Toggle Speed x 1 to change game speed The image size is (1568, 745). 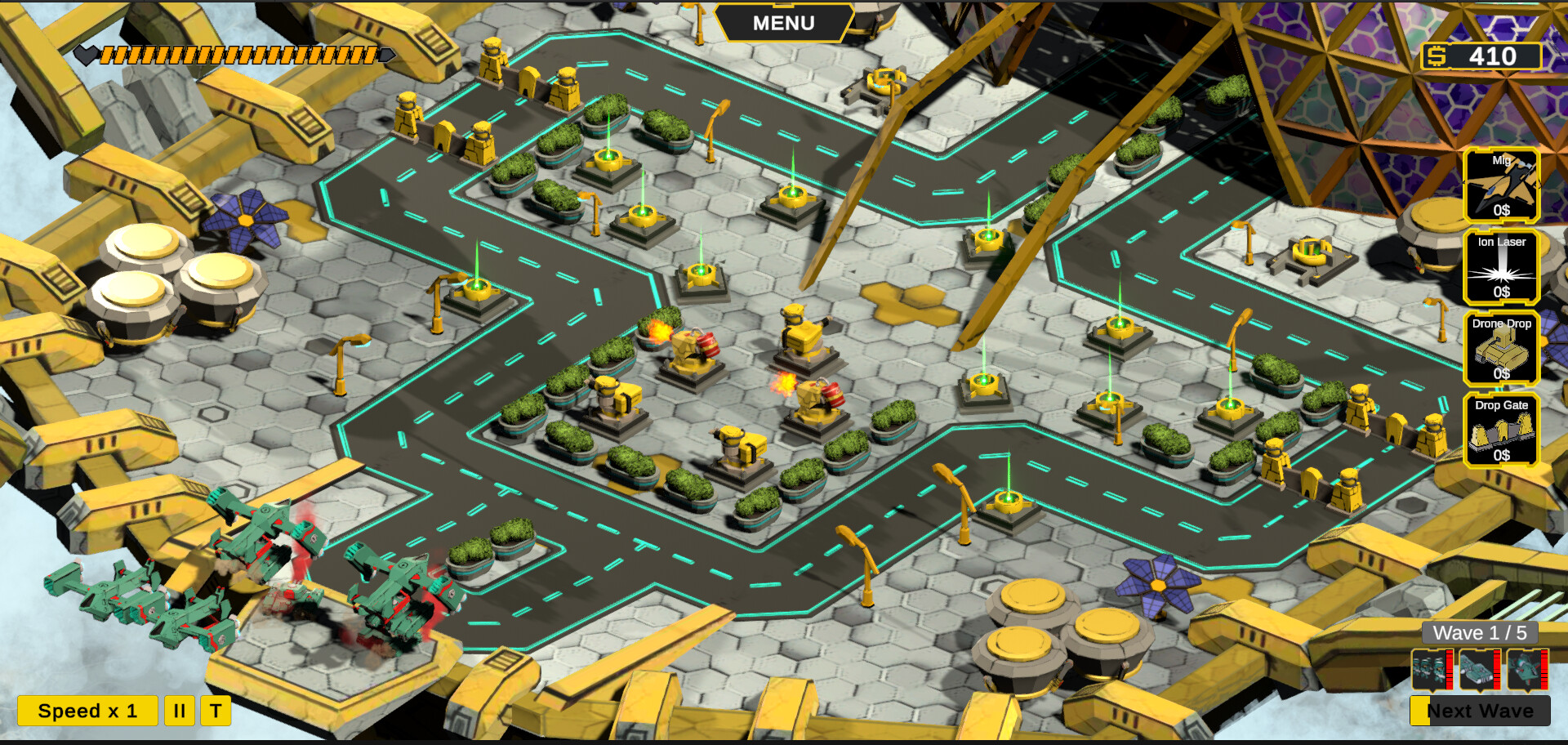click(x=90, y=710)
